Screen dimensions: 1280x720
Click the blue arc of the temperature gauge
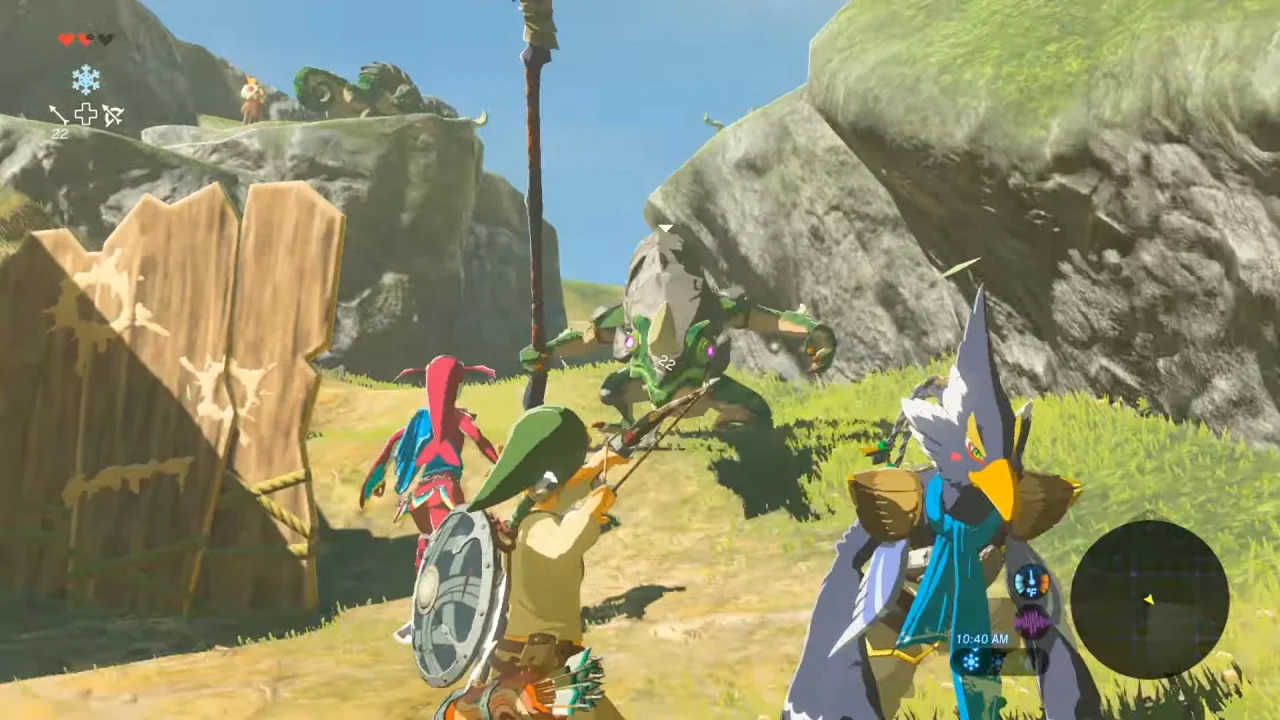tap(1019, 582)
